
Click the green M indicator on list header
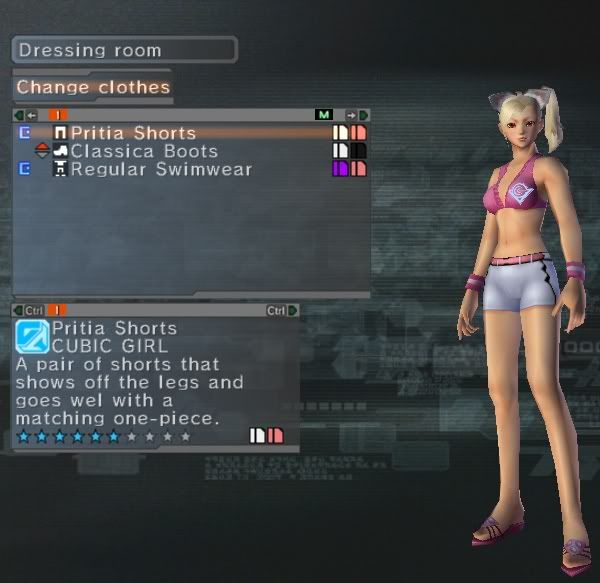323,115
